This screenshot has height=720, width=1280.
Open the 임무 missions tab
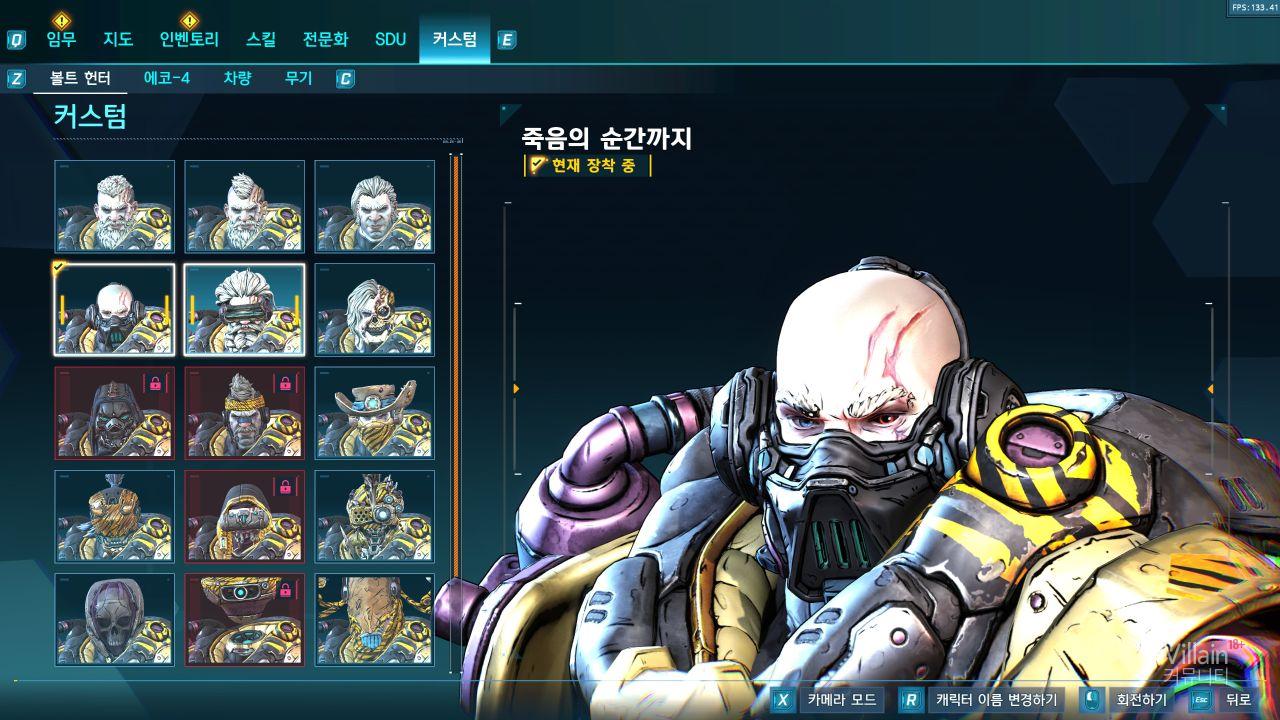61,40
